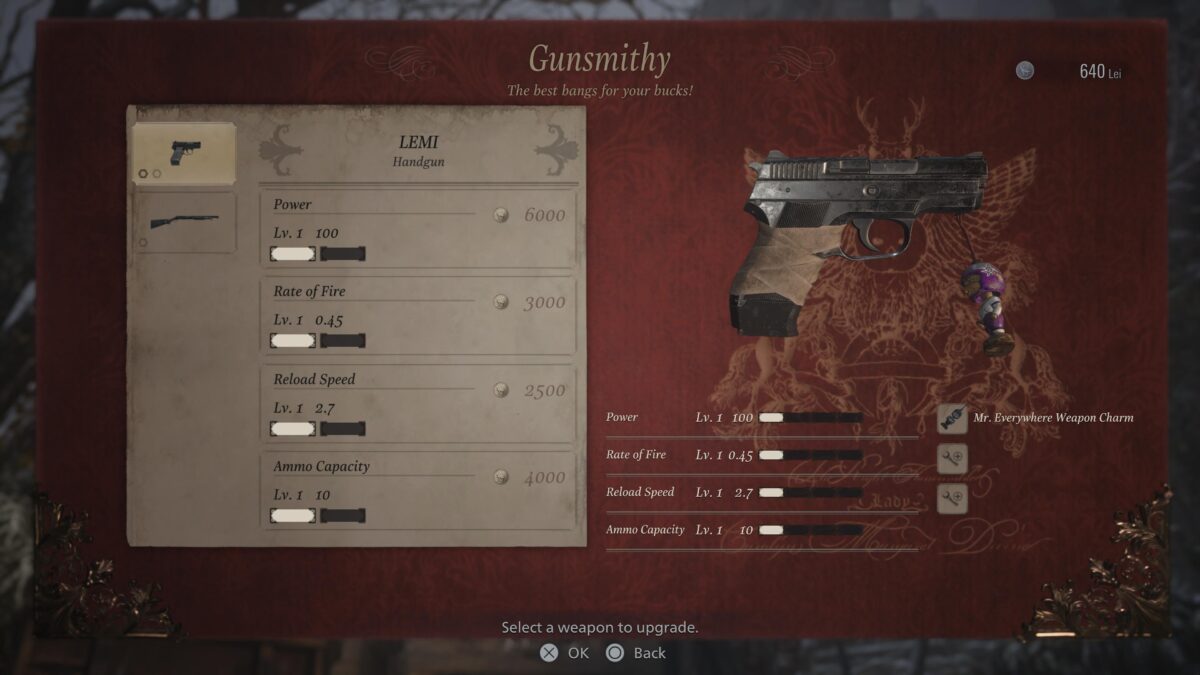1200x675 pixels.
Task: Choose the Rate of Fire upgrade
Action: (418, 316)
